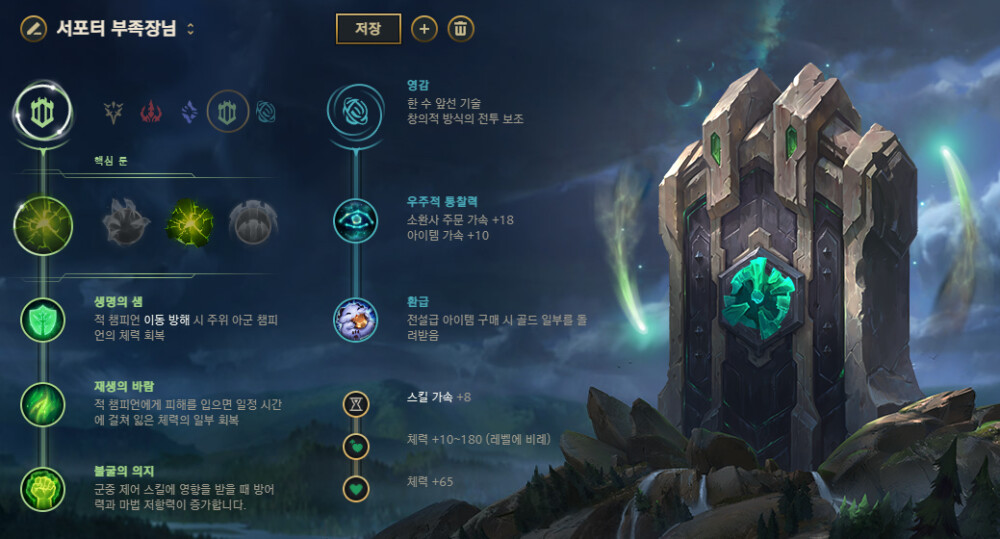Viewport: 1000px width, 539px height.
Task: Select the 환급 secondary rune icon
Action: click(356, 320)
